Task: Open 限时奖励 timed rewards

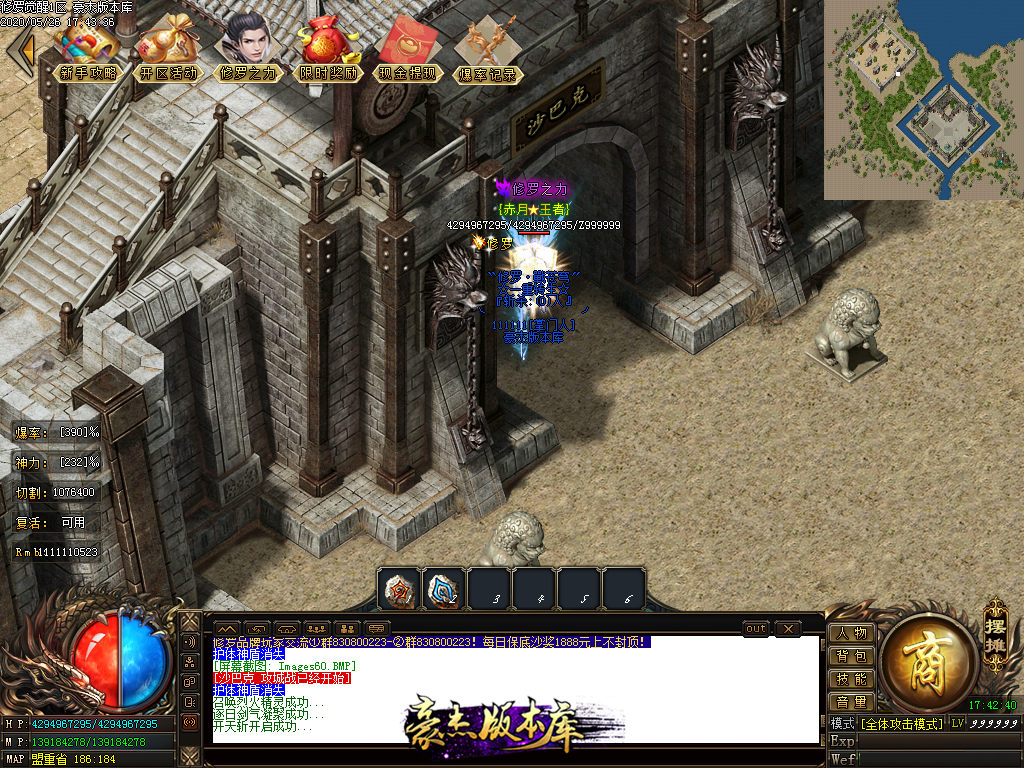Action: pos(328,52)
